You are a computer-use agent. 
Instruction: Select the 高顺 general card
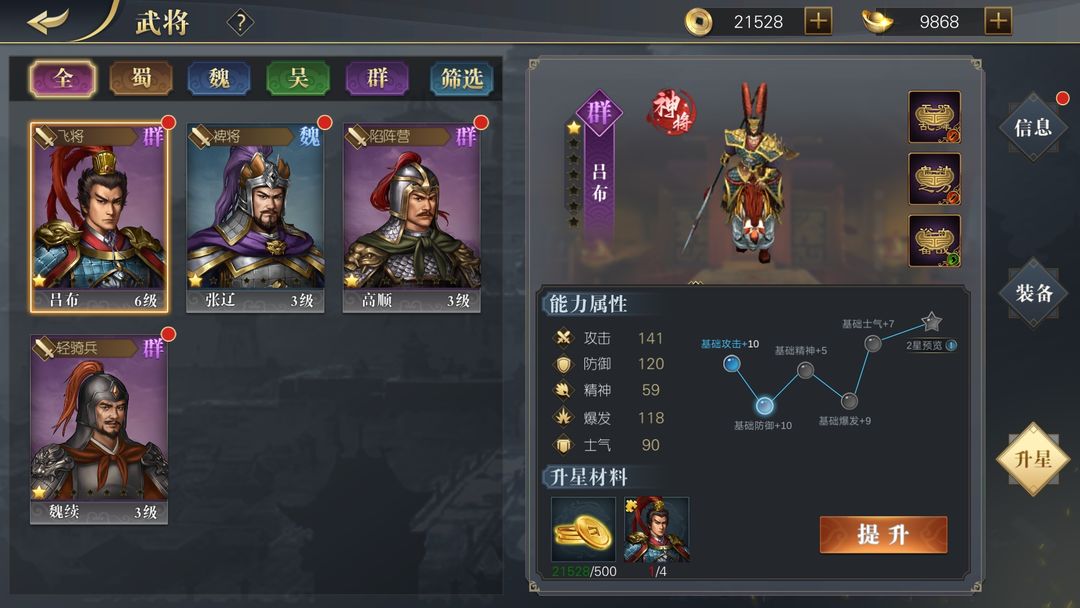[x=411, y=217]
